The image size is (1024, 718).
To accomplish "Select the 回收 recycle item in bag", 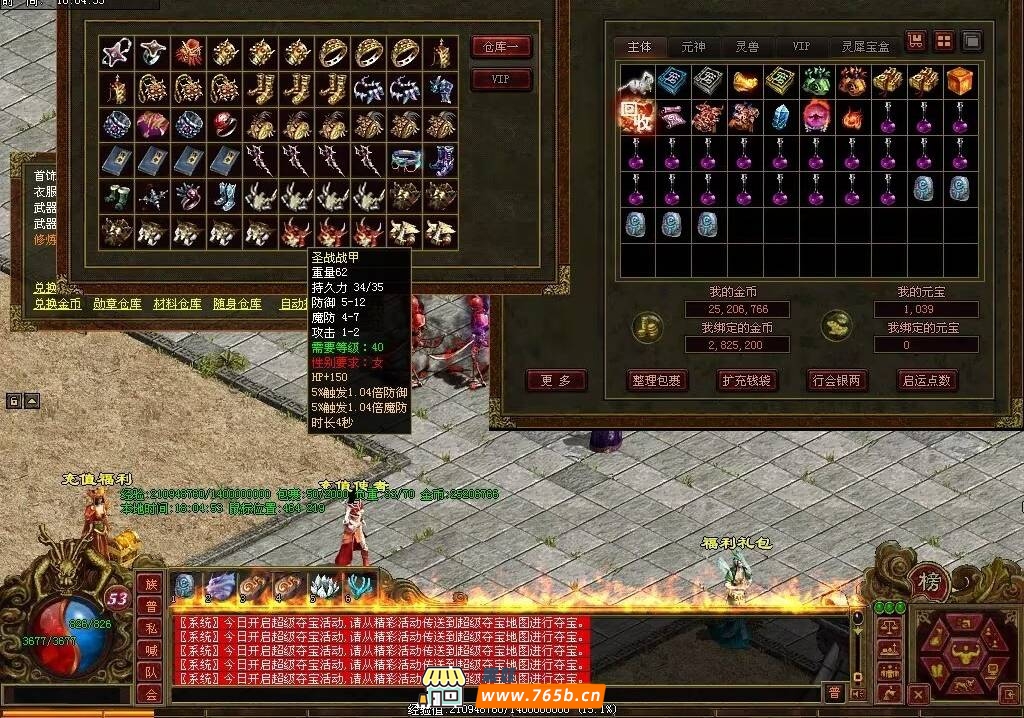I will pos(636,117).
